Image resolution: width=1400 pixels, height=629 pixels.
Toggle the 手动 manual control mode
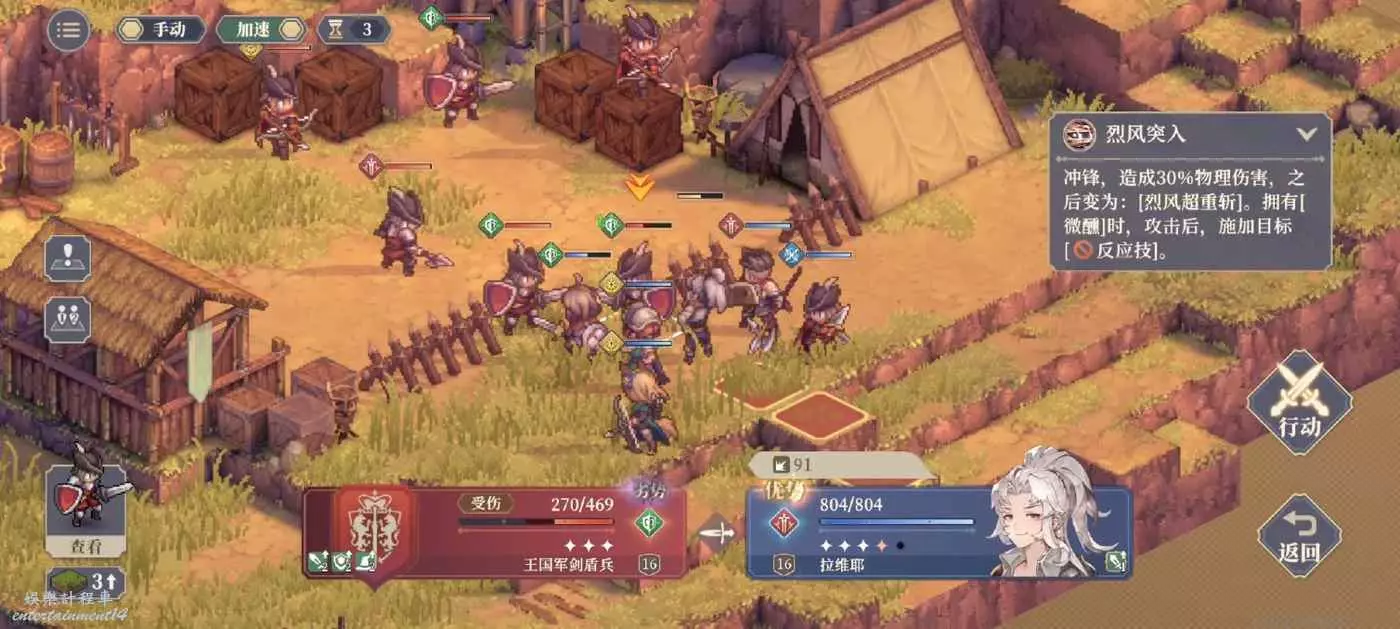point(161,29)
